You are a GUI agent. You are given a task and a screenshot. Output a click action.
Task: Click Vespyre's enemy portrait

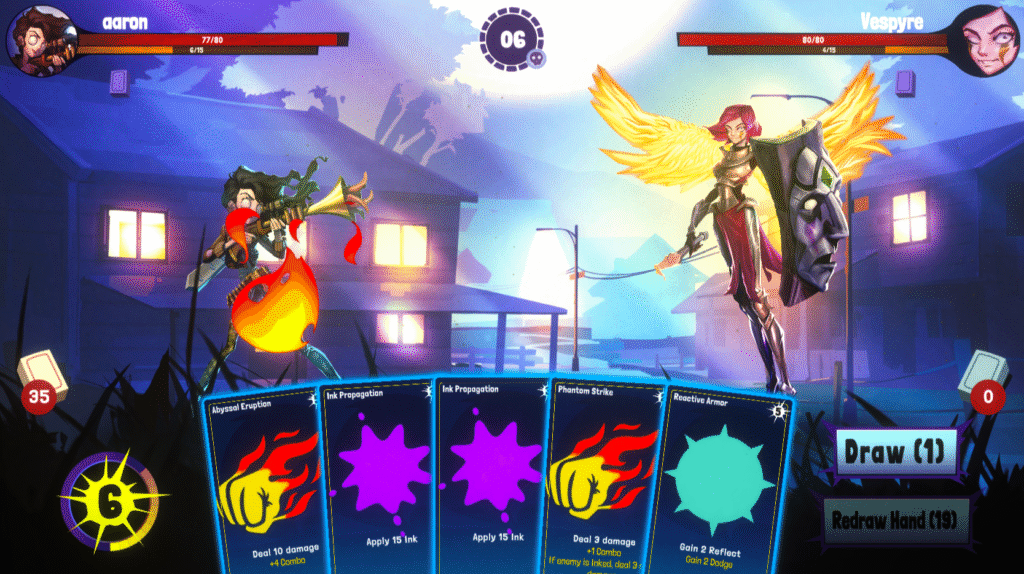983,40
